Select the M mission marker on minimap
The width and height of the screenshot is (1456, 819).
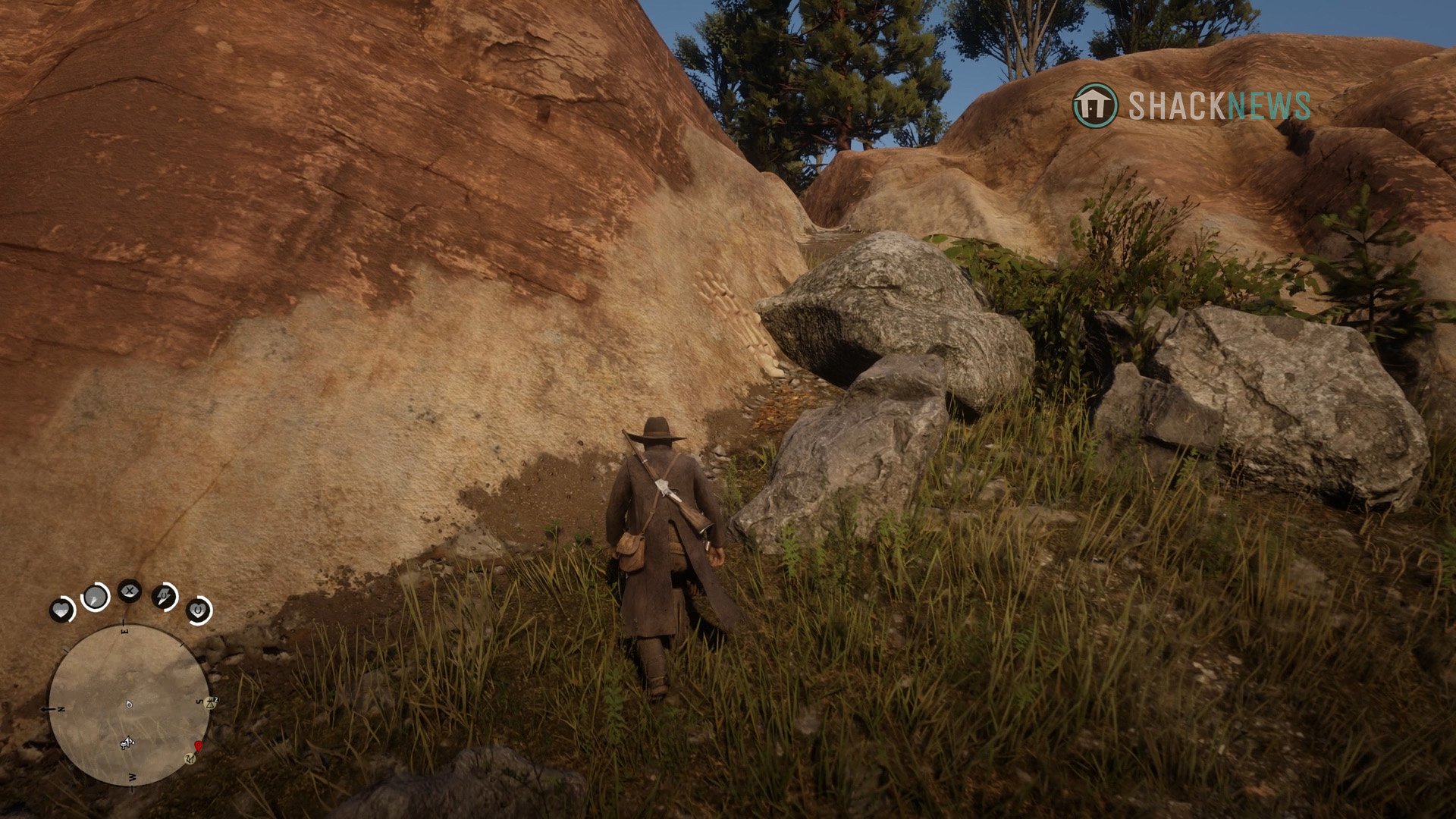[x=190, y=759]
